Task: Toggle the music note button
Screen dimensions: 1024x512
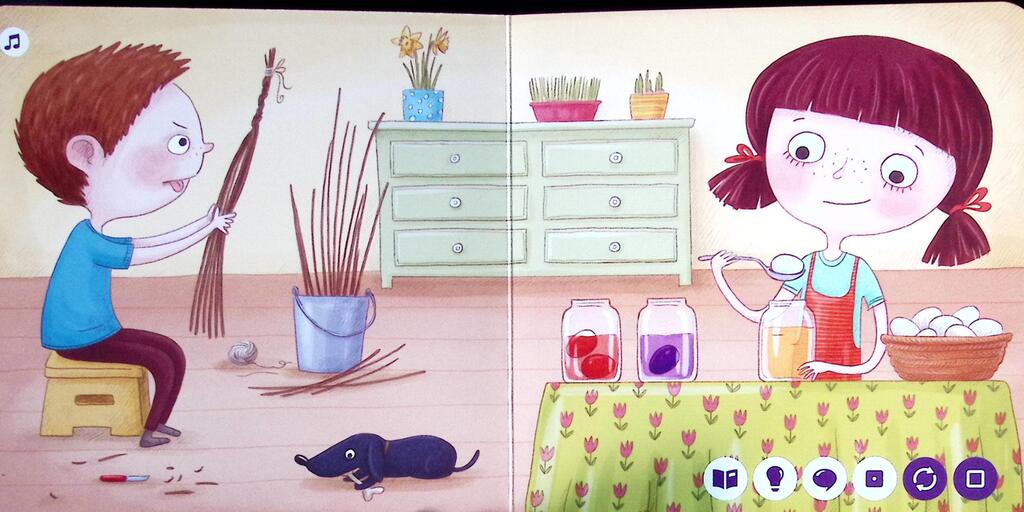Action: 14,42
